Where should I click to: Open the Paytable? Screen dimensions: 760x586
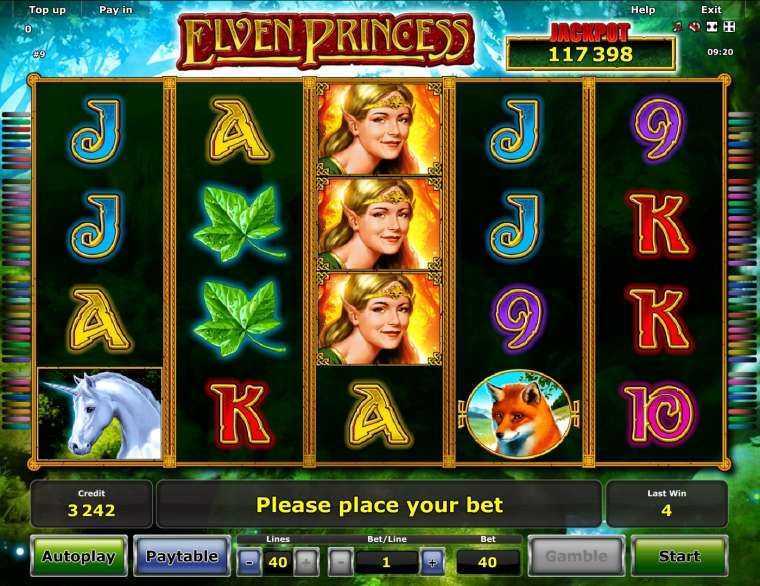[182, 557]
